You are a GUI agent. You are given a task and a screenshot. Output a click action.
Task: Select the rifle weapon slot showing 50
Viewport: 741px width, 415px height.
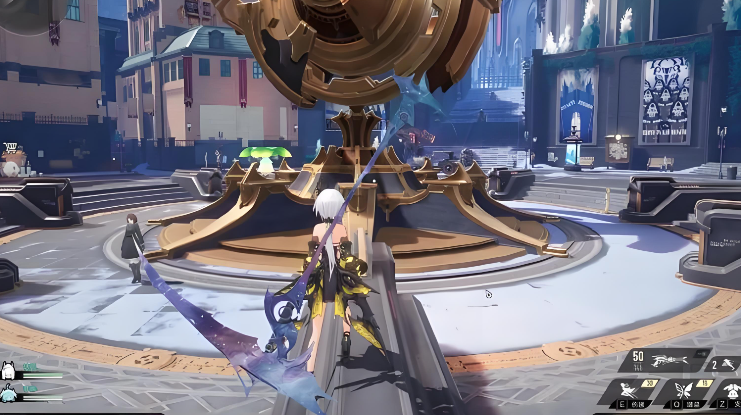click(x=666, y=362)
